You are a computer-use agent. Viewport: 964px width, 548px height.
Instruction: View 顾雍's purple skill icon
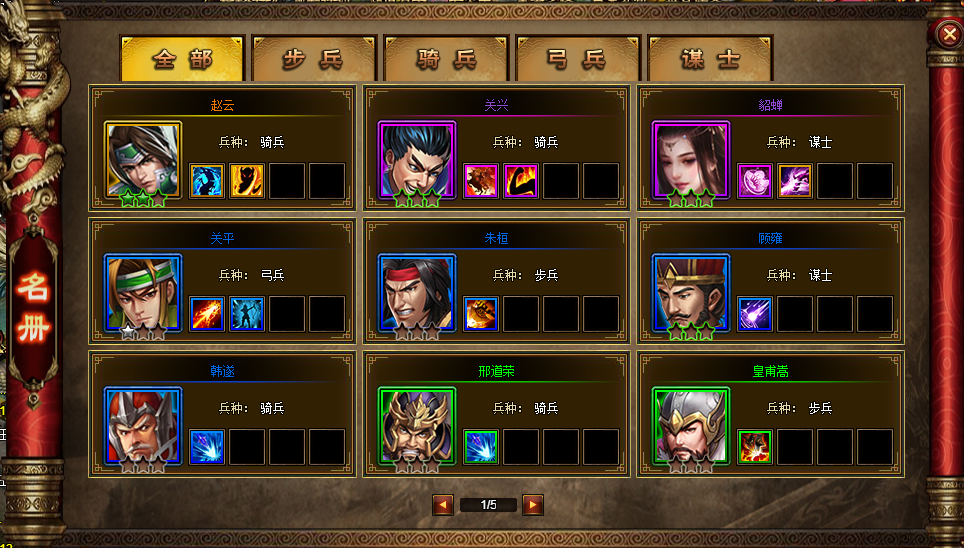coord(755,314)
